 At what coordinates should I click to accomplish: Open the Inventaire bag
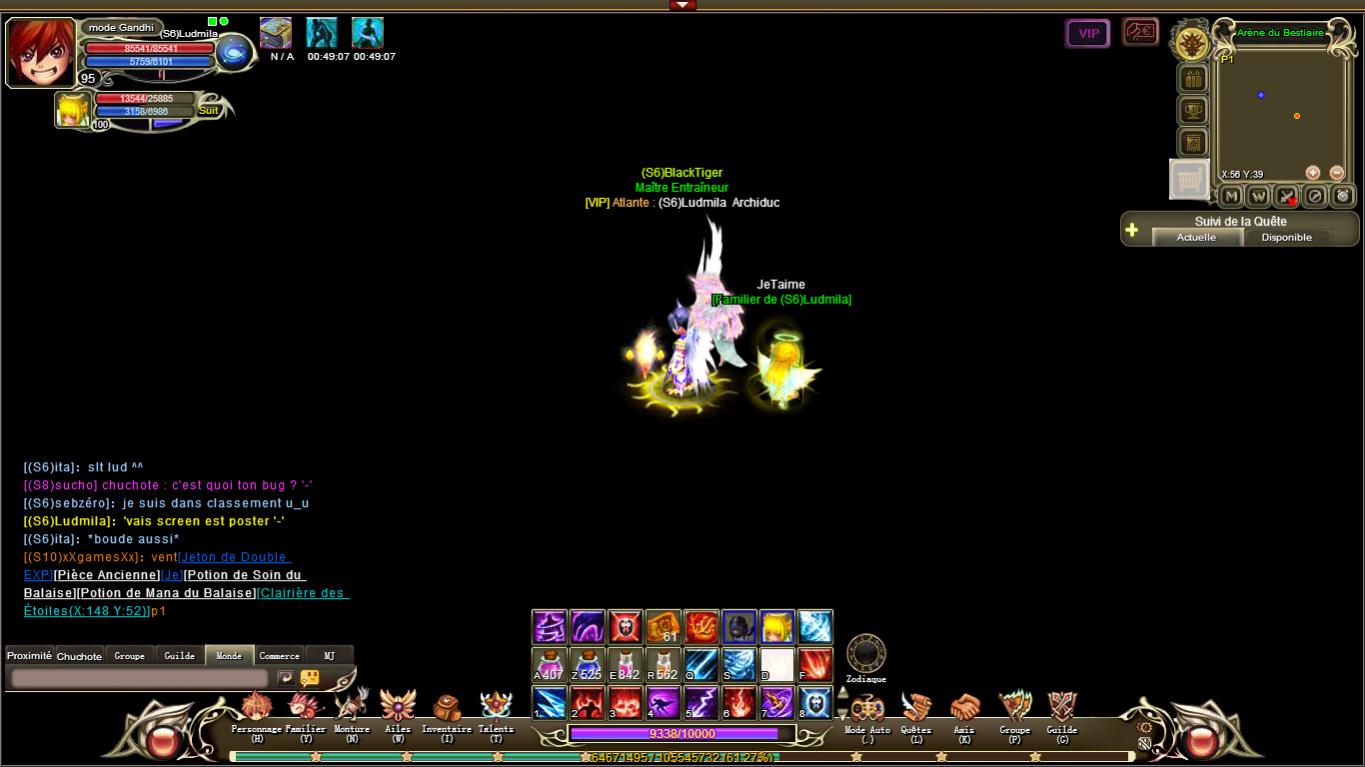tap(446, 708)
